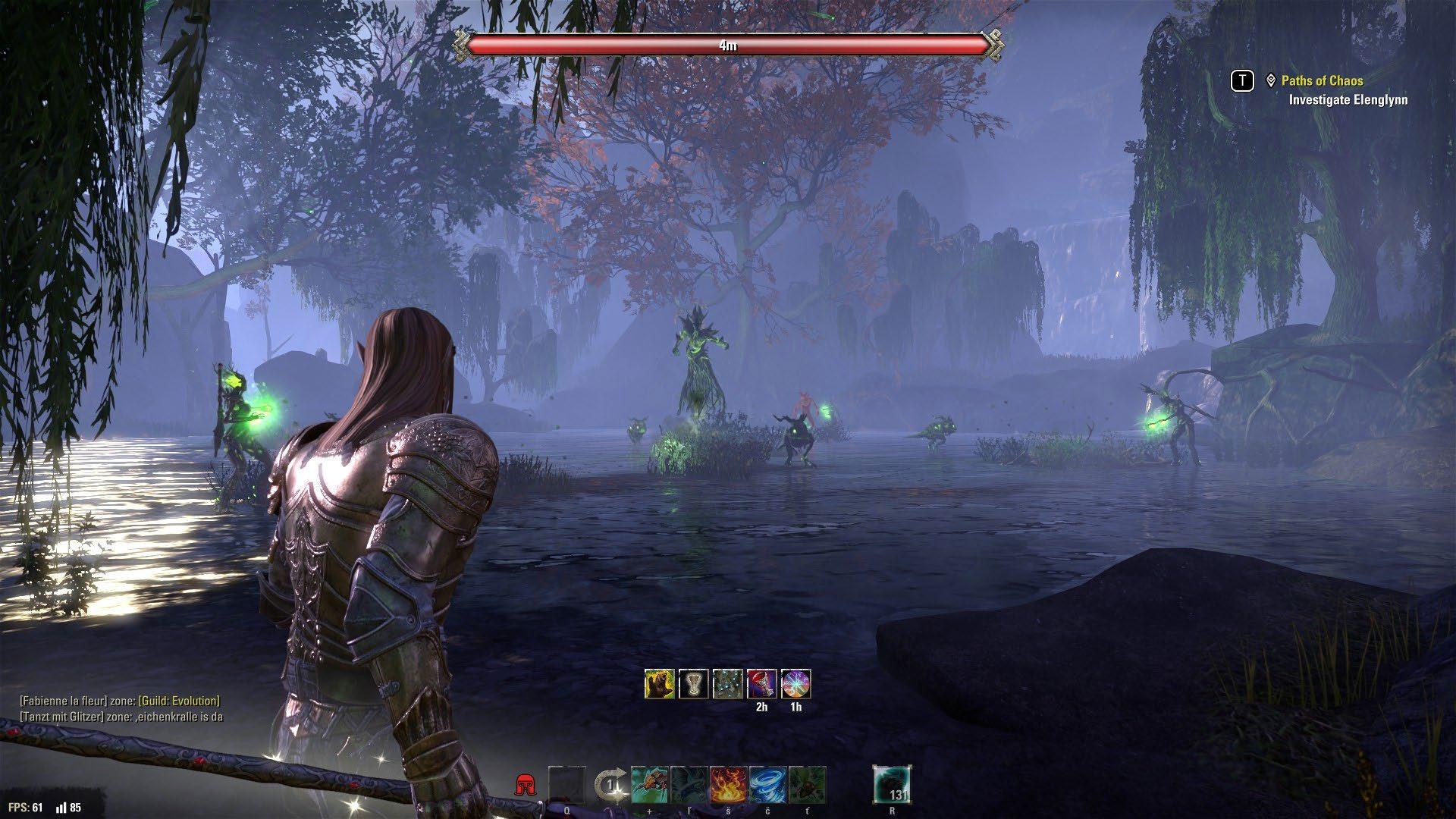1456x819 pixels.
Task: Select Tanzt mit Glitzer's chat message
Action: click(121, 717)
